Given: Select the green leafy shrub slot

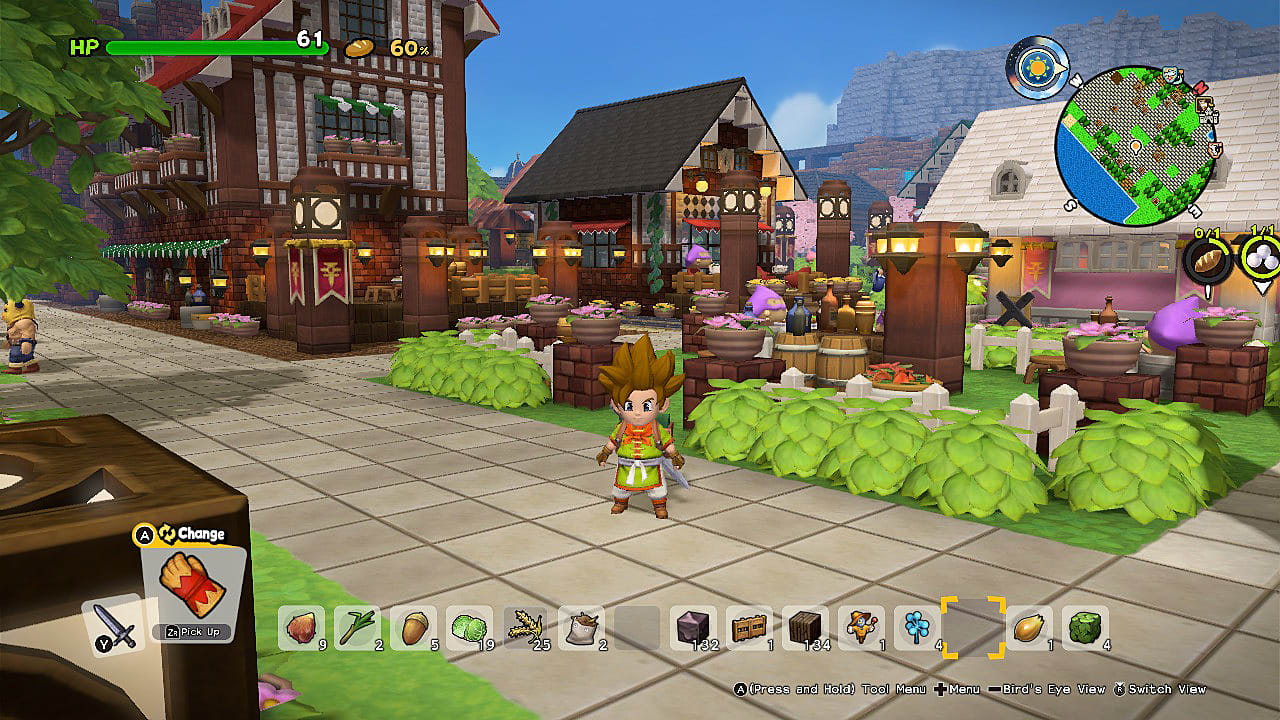Looking at the screenshot, I should point(1085,629).
